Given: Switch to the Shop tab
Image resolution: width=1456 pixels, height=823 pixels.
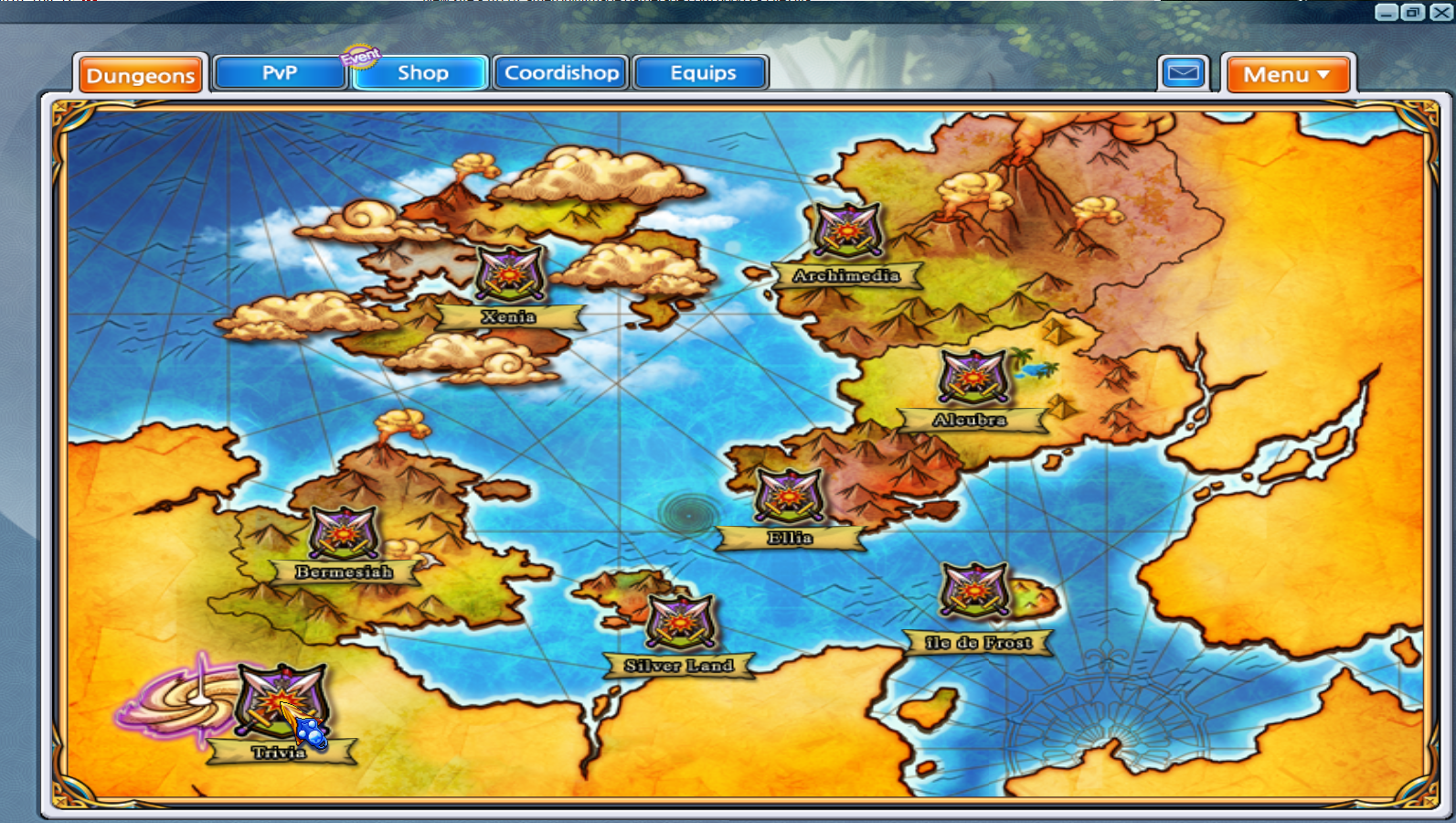Looking at the screenshot, I should 420,72.
